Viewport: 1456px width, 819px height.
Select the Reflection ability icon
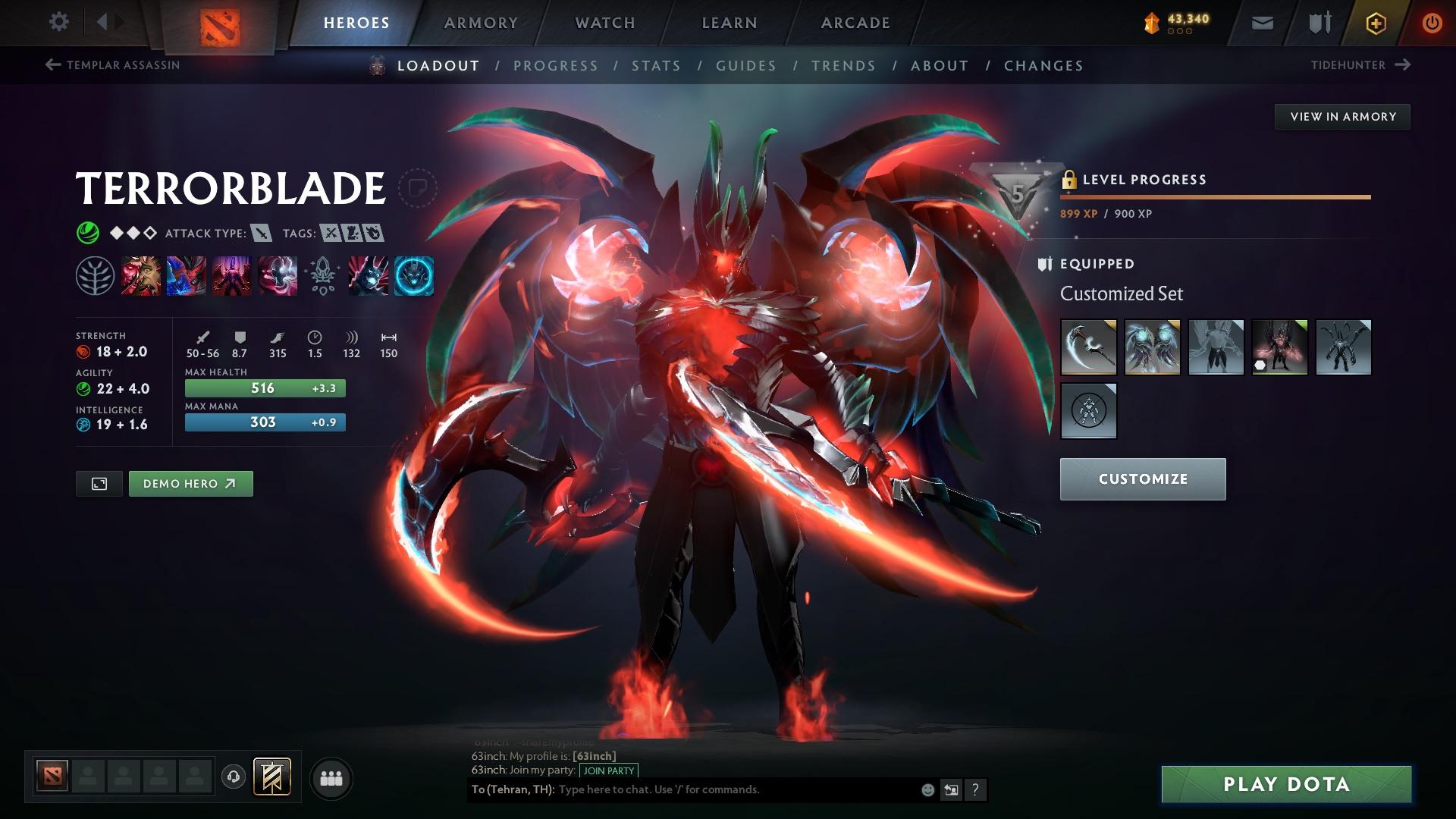(140, 275)
